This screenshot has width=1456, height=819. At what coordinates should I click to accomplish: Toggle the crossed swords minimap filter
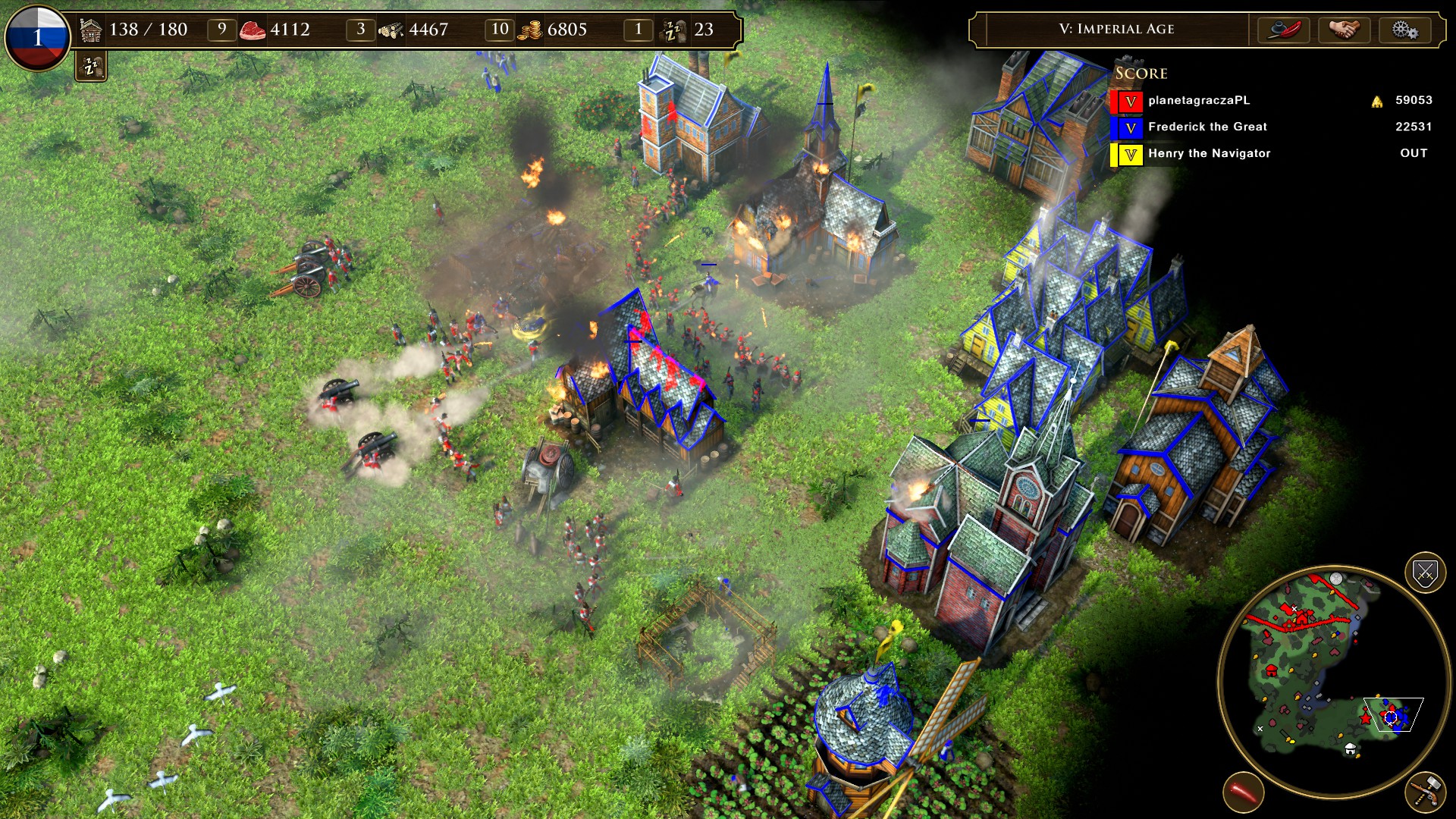pyautogui.click(x=1425, y=573)
